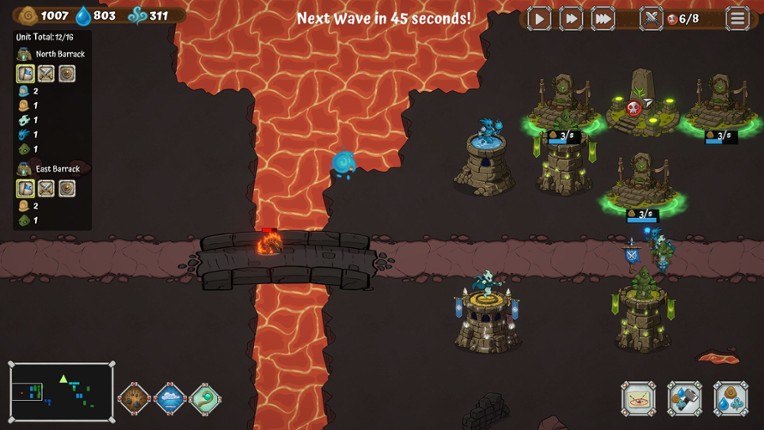Activate the blue cloud diamond ability

click(170, 399)
